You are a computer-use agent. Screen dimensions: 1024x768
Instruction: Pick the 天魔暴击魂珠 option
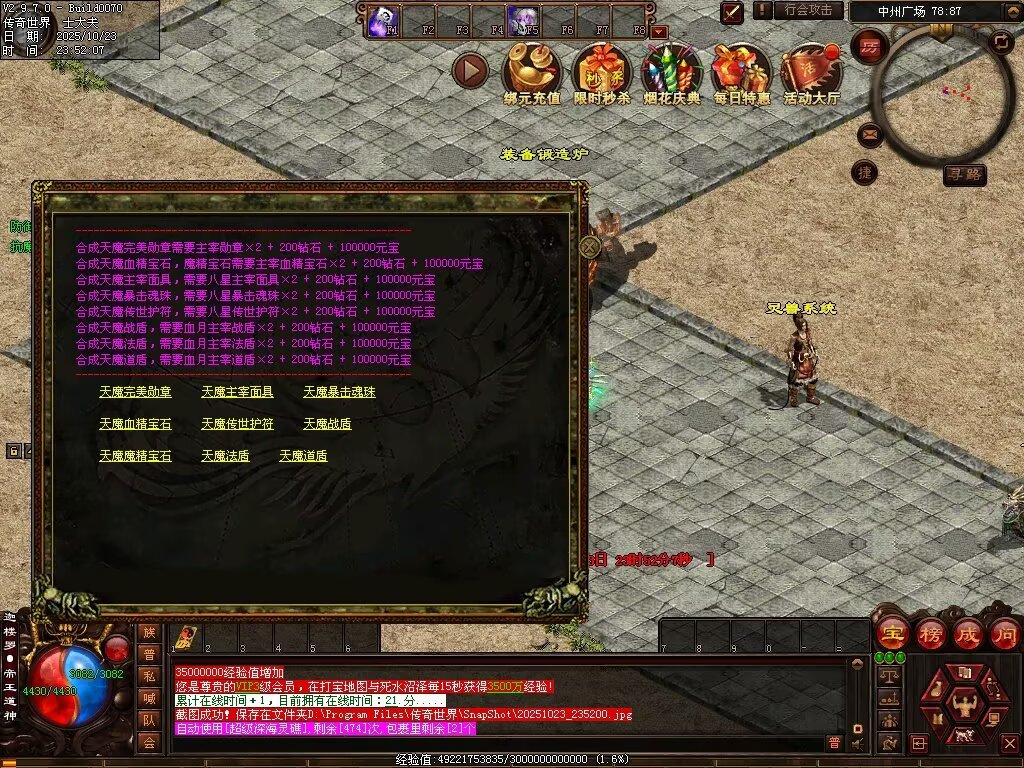pos(339,392)
